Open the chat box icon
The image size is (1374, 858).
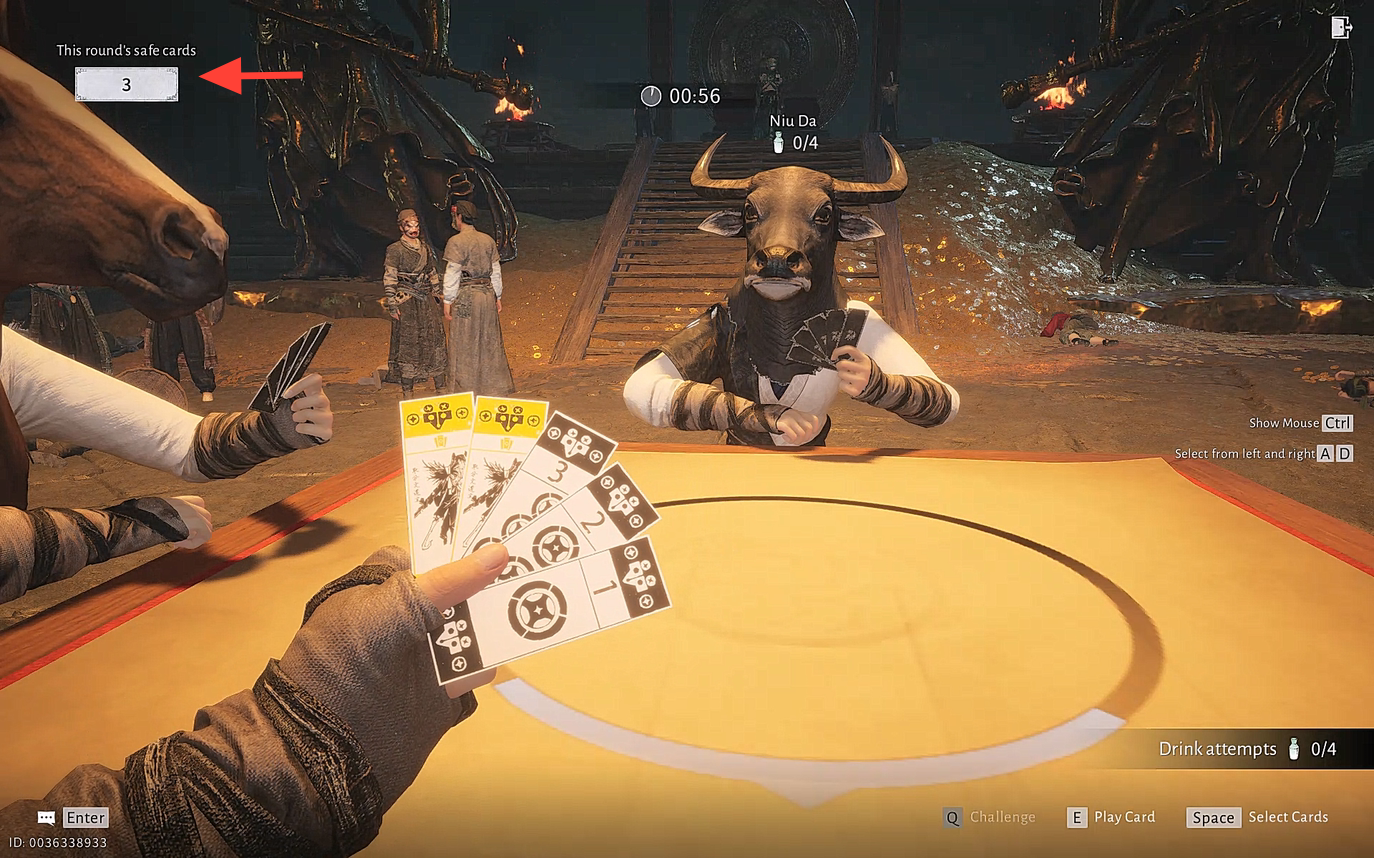(47, 817)
